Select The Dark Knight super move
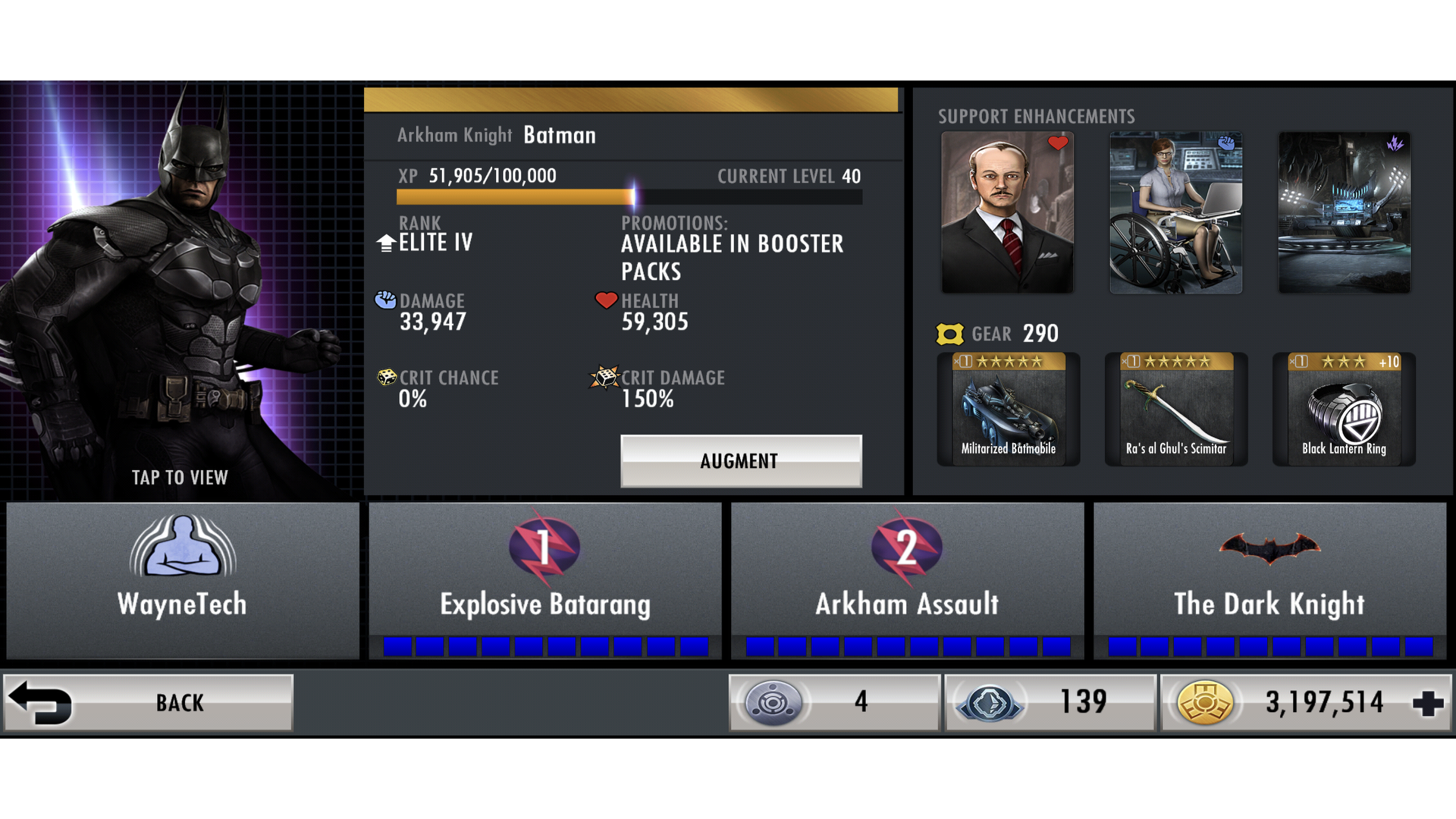The height and width of the screenshot is (819, 1456). [x=1269, y=580]
